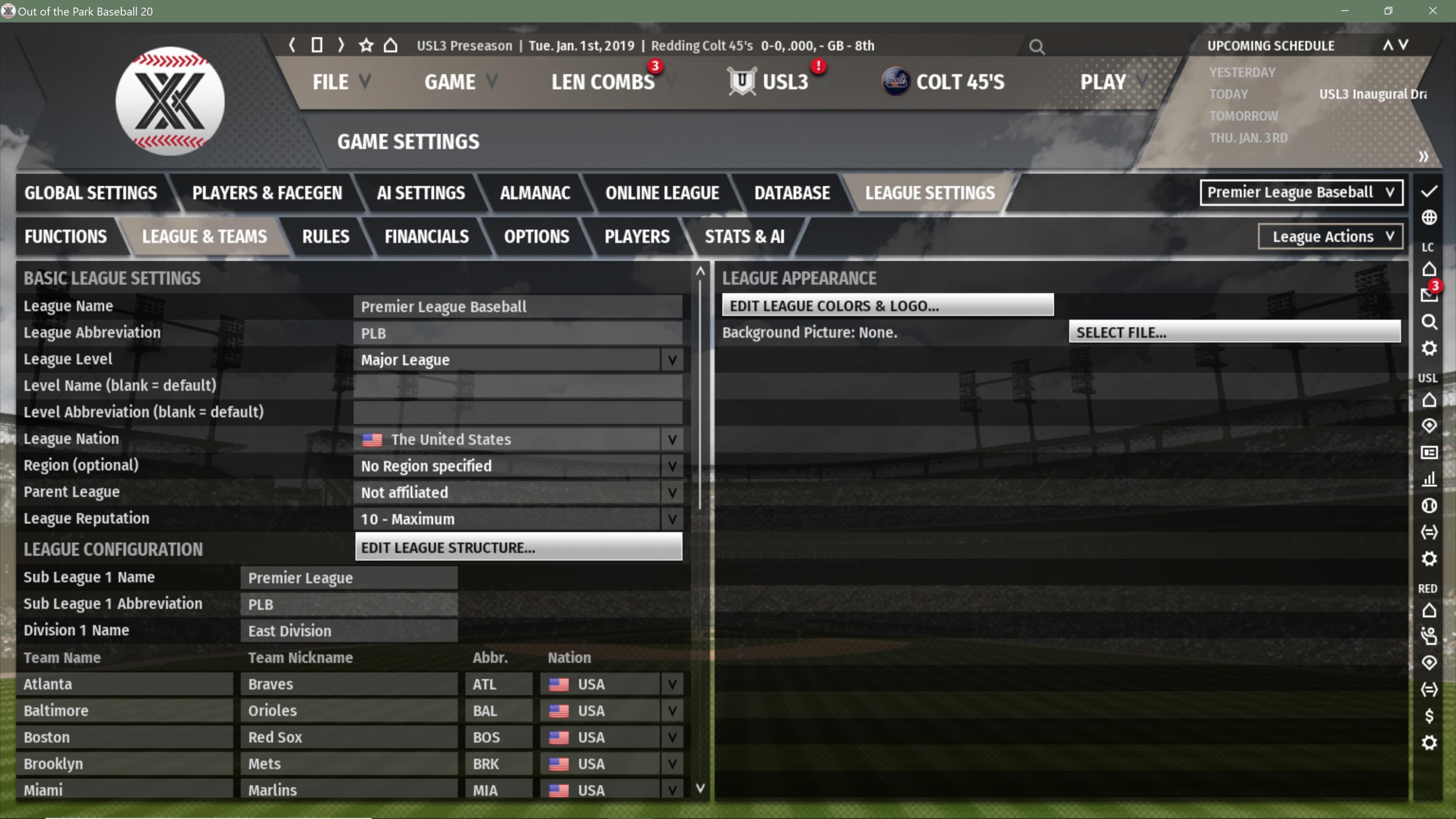
Task: Select the Database tab
Action: (791, 193)
